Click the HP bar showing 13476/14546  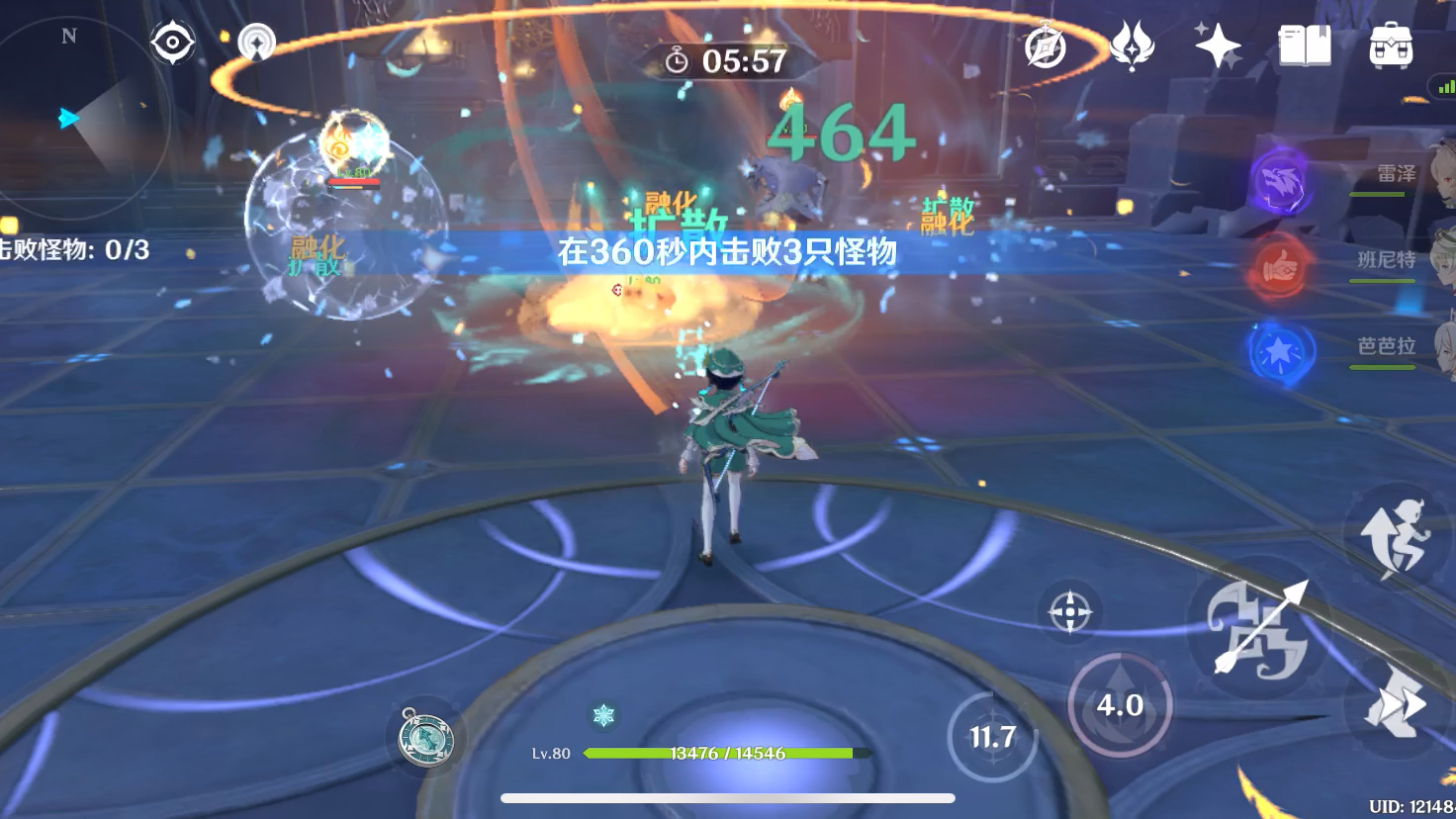pyautogui.click(x=727, y=753)
